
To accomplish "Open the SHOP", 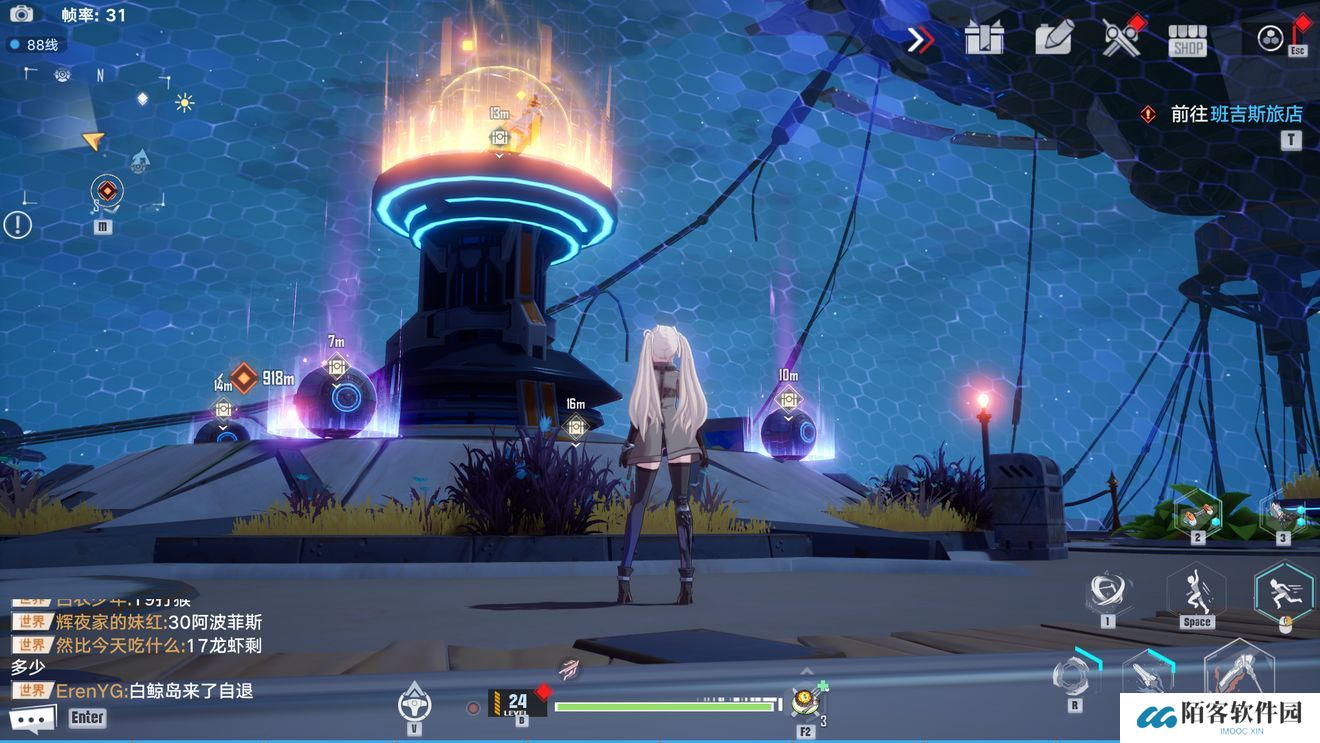I will (1188, 40).
